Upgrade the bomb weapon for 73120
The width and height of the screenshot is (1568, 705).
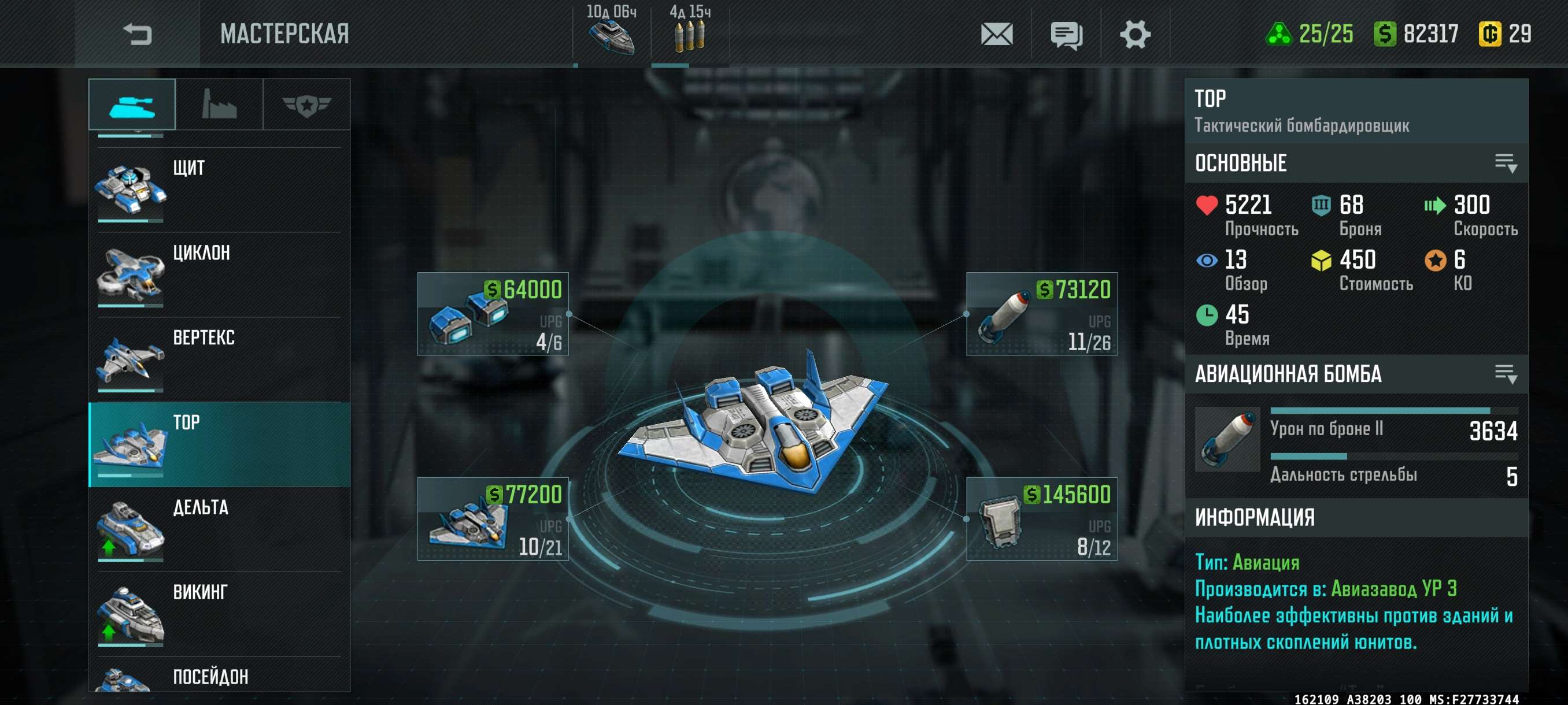click(x=1041, y=314)
